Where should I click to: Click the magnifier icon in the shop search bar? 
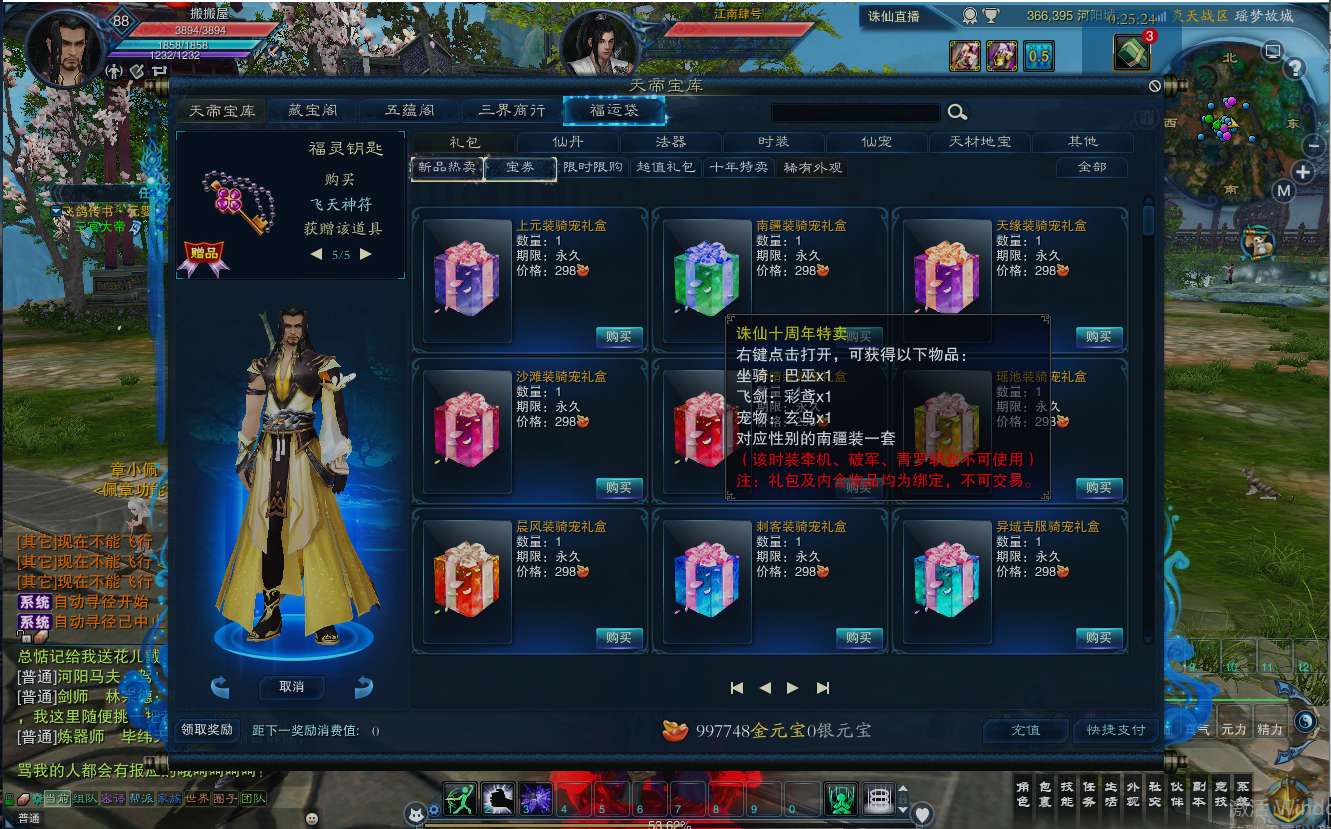(956, 112)
